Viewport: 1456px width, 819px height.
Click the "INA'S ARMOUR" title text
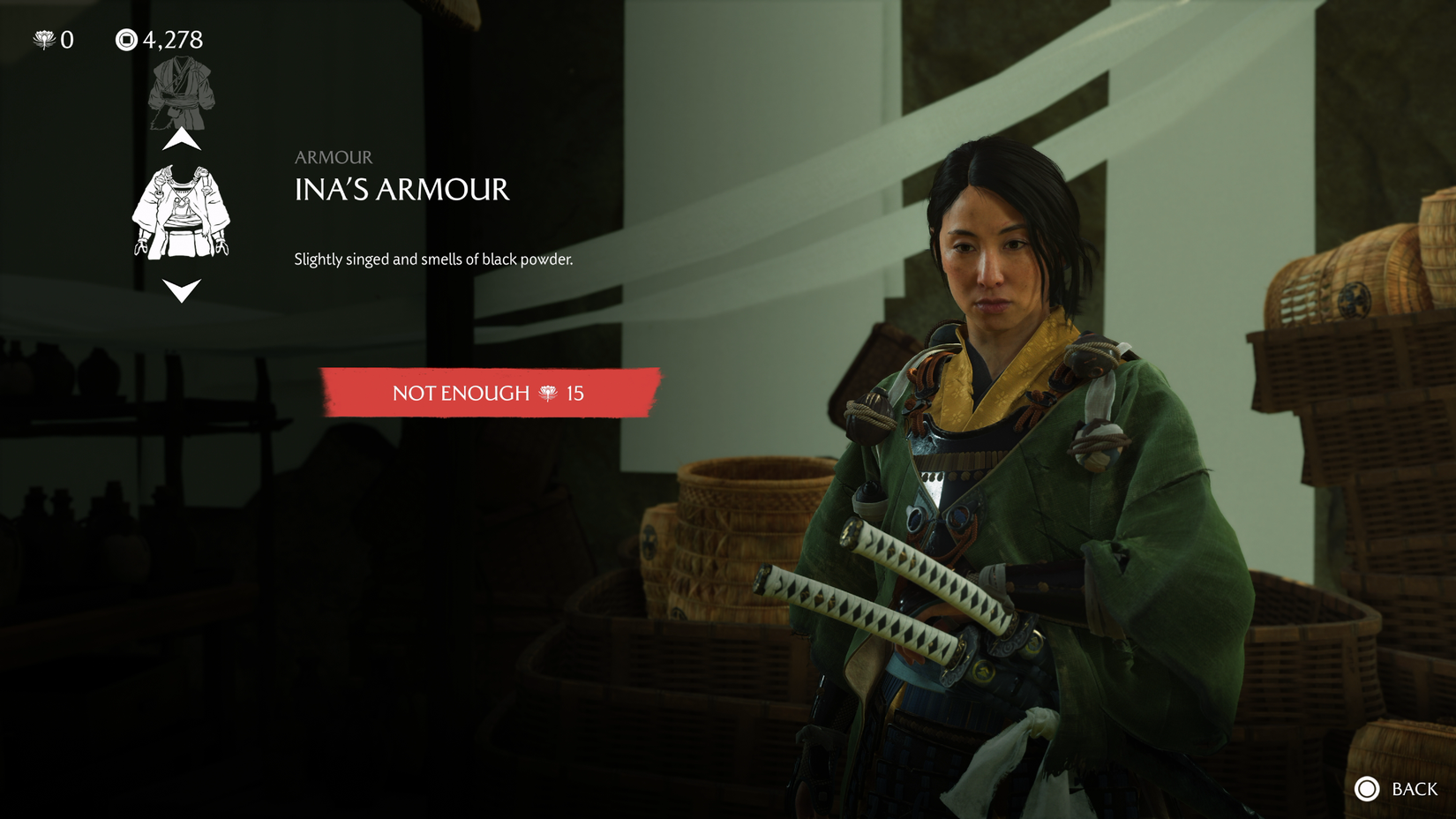click(402, 191)
